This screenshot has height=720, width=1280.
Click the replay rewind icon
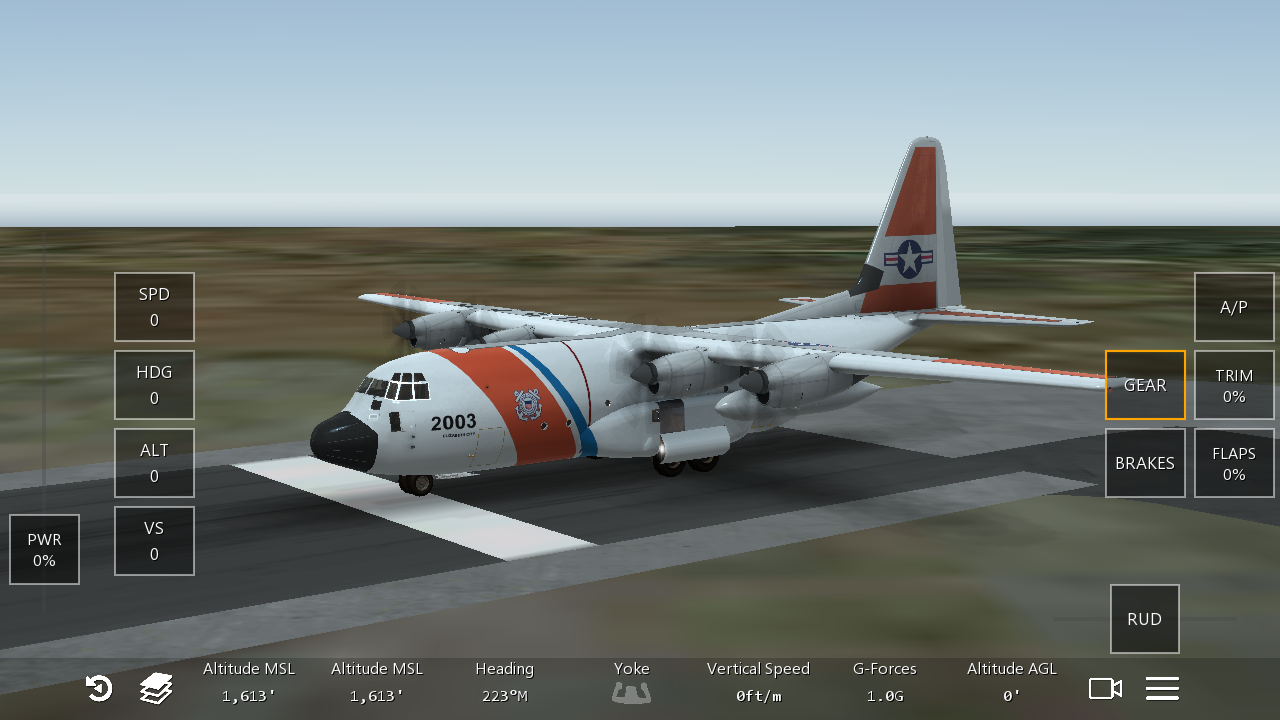pyautogui.click(x=99, y=688)
